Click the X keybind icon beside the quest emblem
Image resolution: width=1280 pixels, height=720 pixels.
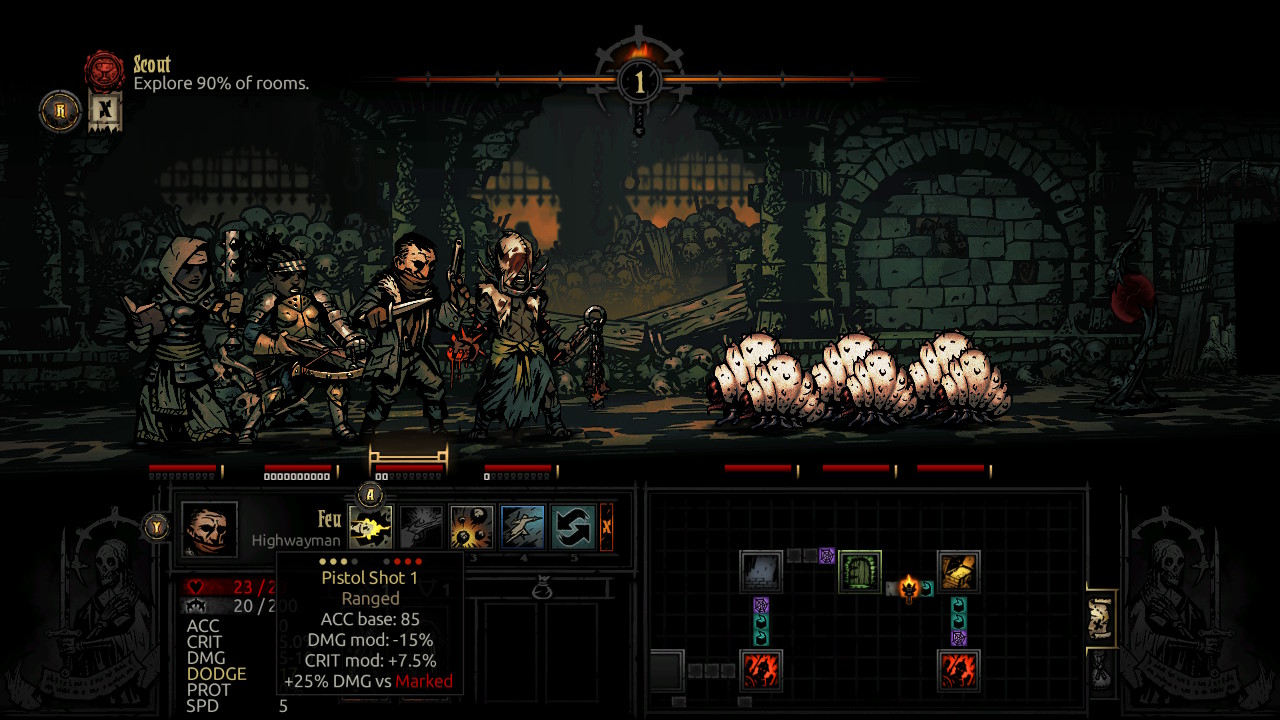tap(104, 112)
